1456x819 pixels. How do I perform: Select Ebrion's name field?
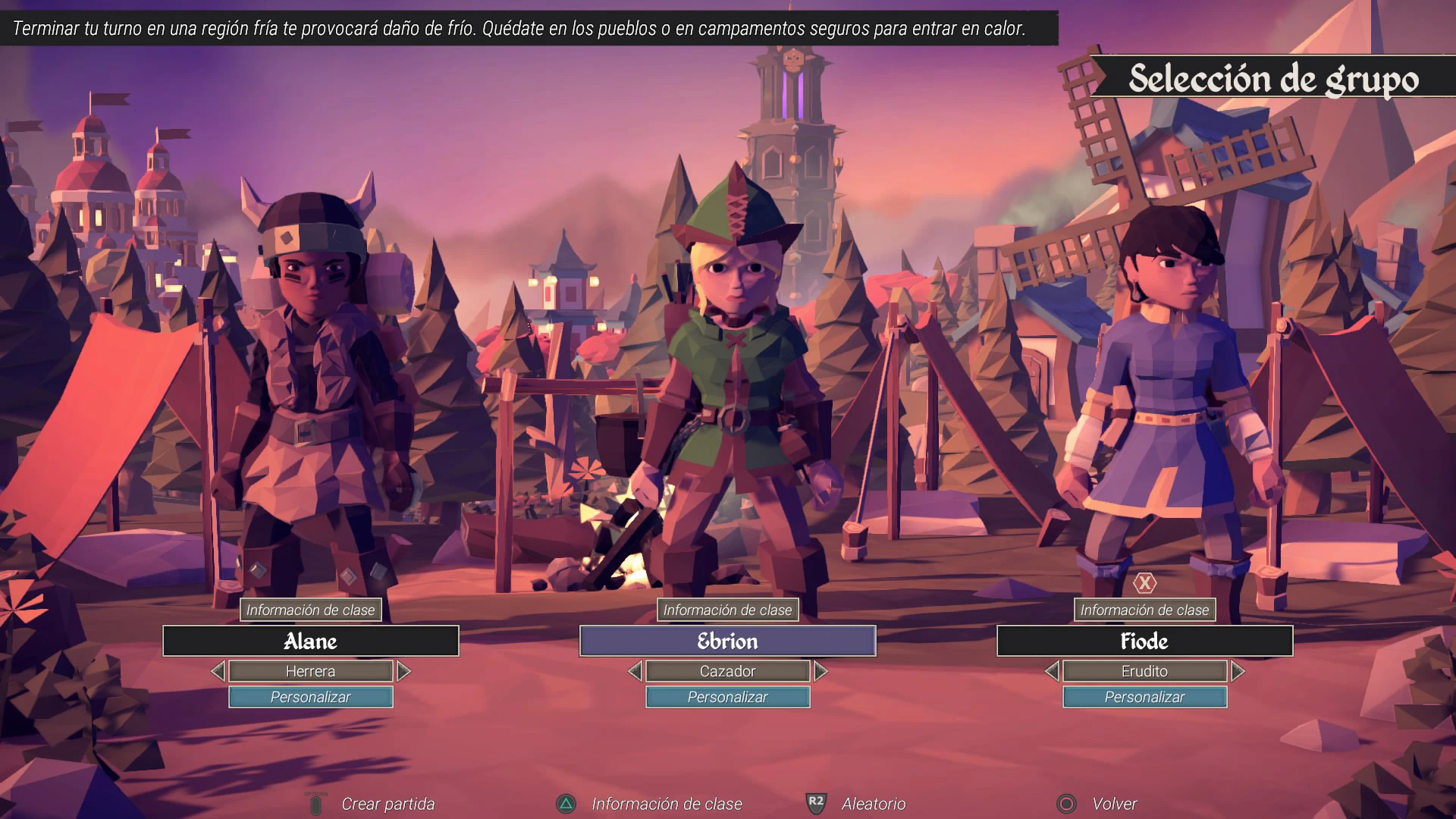(727, 641)
